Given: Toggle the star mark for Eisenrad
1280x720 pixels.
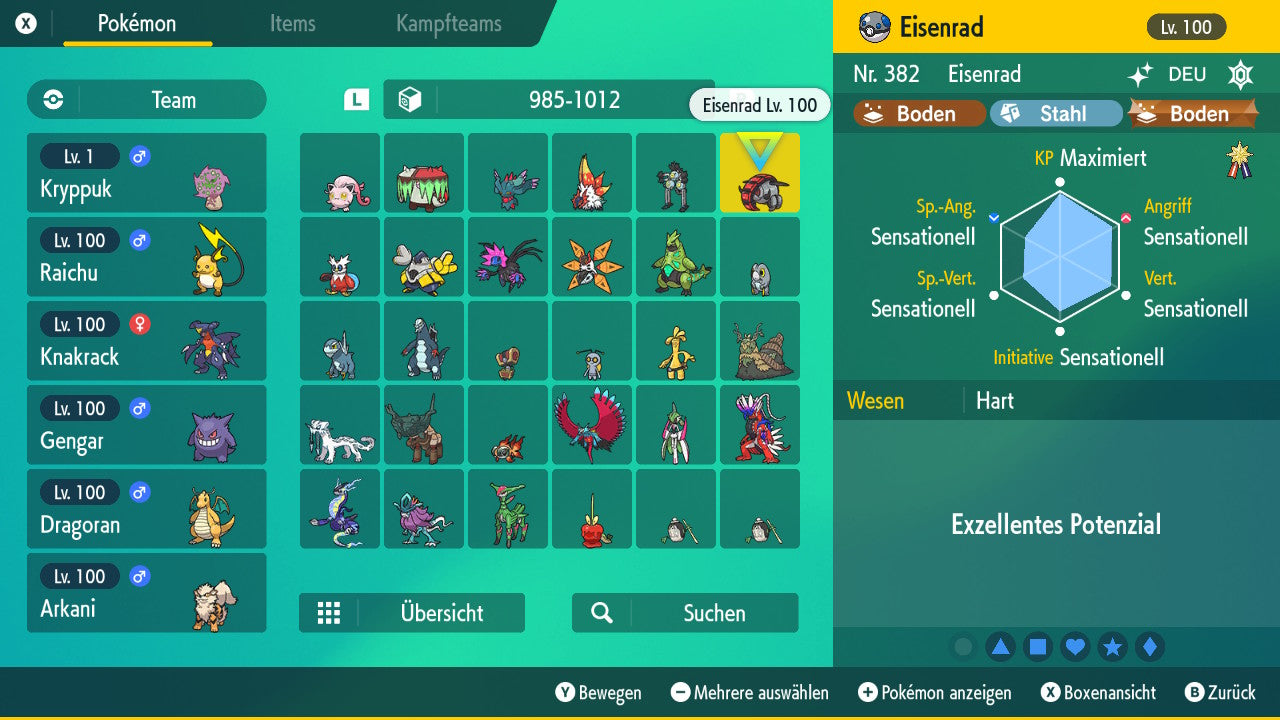Looking at the screenshot, I should 1112,647.
